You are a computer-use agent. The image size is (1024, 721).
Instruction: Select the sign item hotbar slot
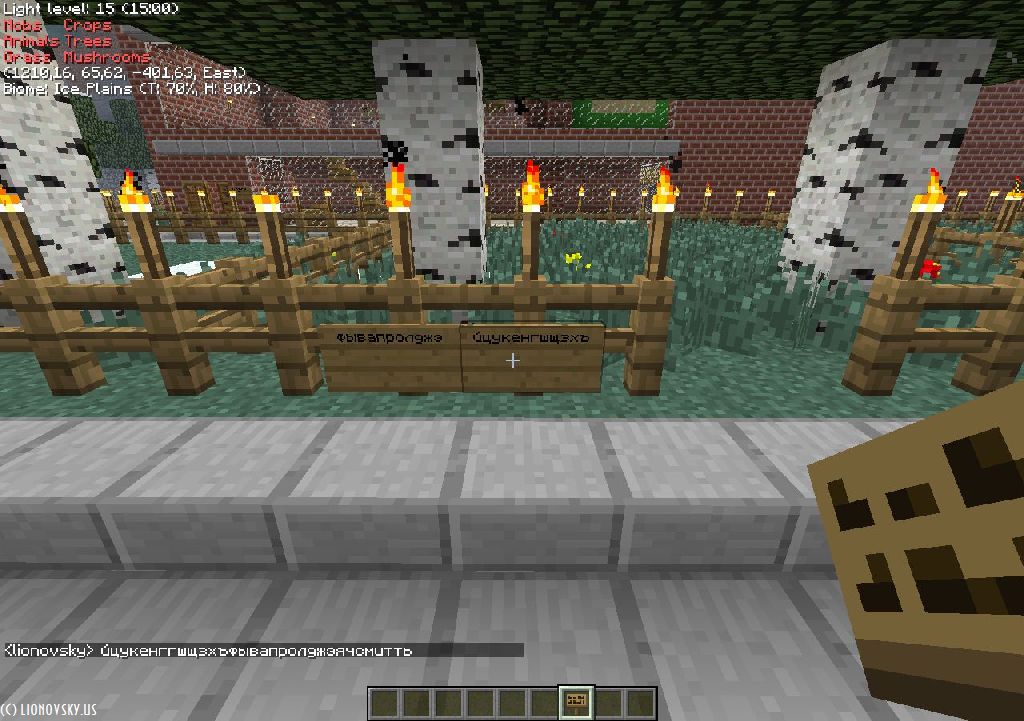pyautogui.click(x=576, y=703)
